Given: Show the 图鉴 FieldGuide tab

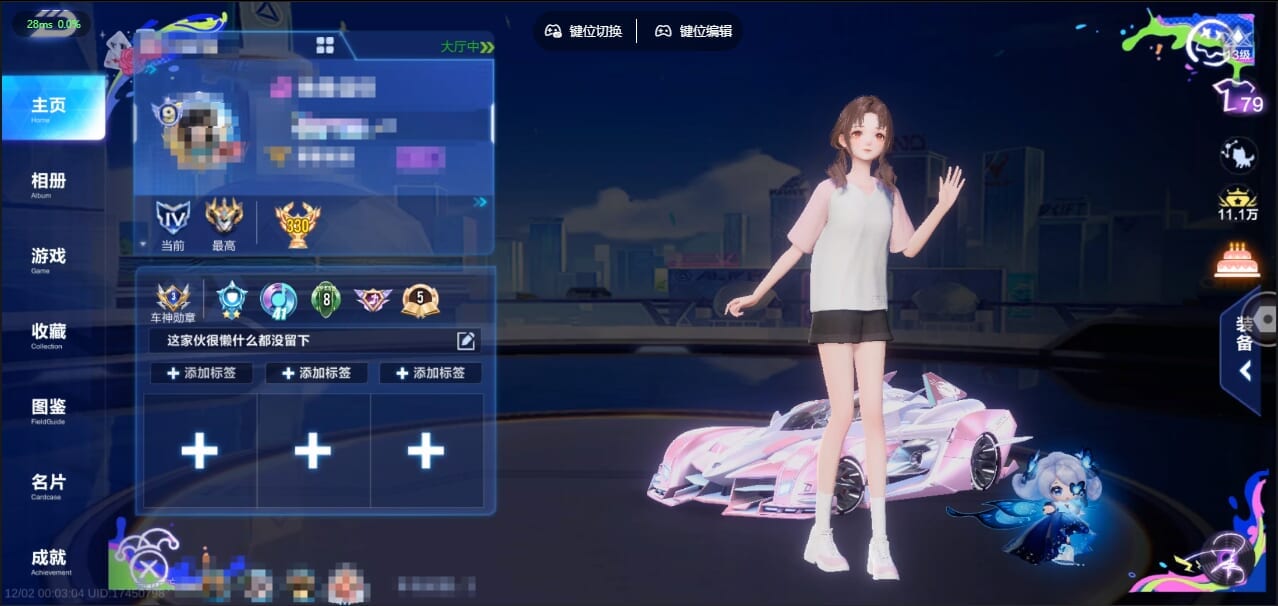Looking at the screenshot, I should coord(49,410).
